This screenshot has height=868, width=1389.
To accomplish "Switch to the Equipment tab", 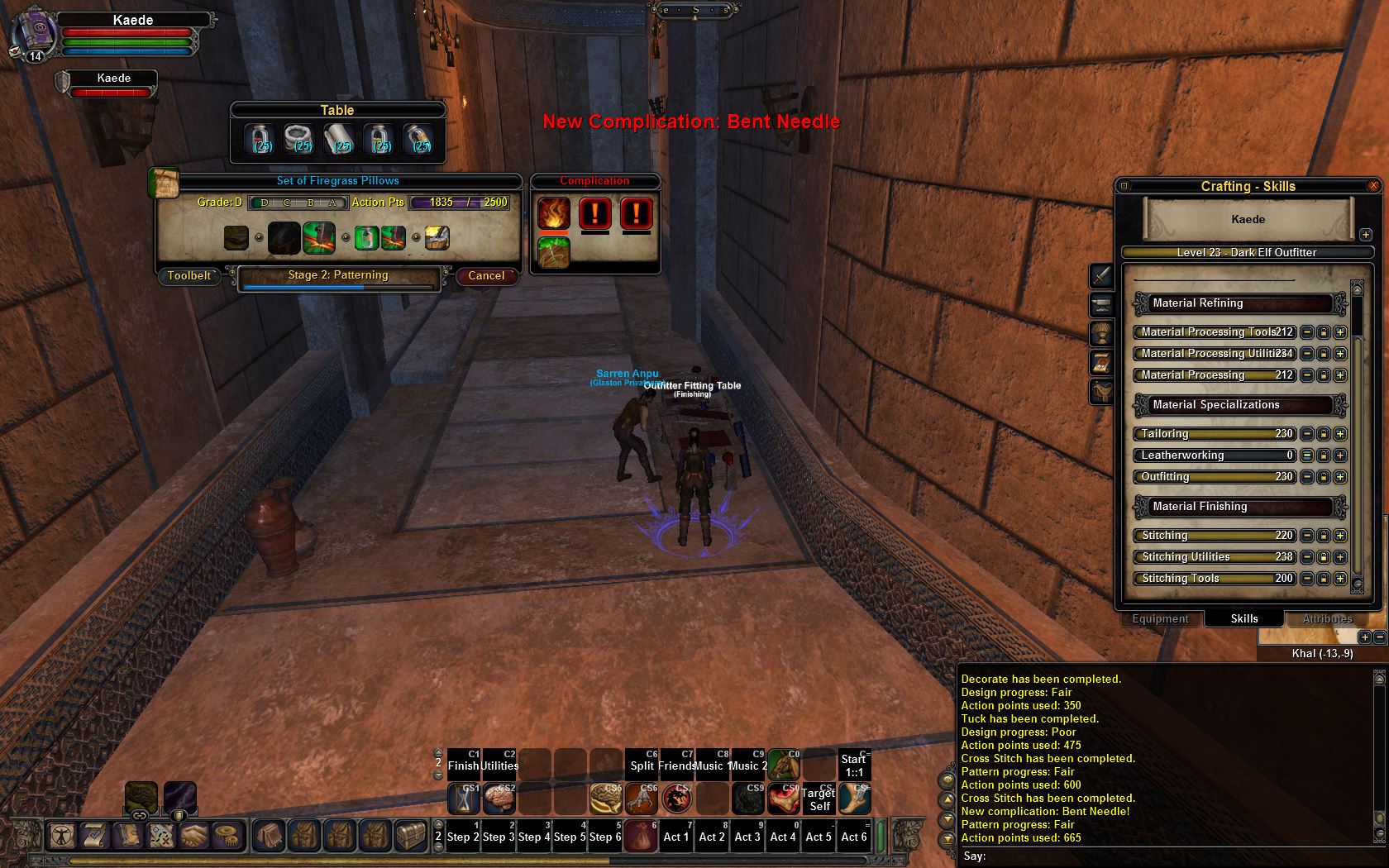I will pyautogui.click(x=1160, y=618).
